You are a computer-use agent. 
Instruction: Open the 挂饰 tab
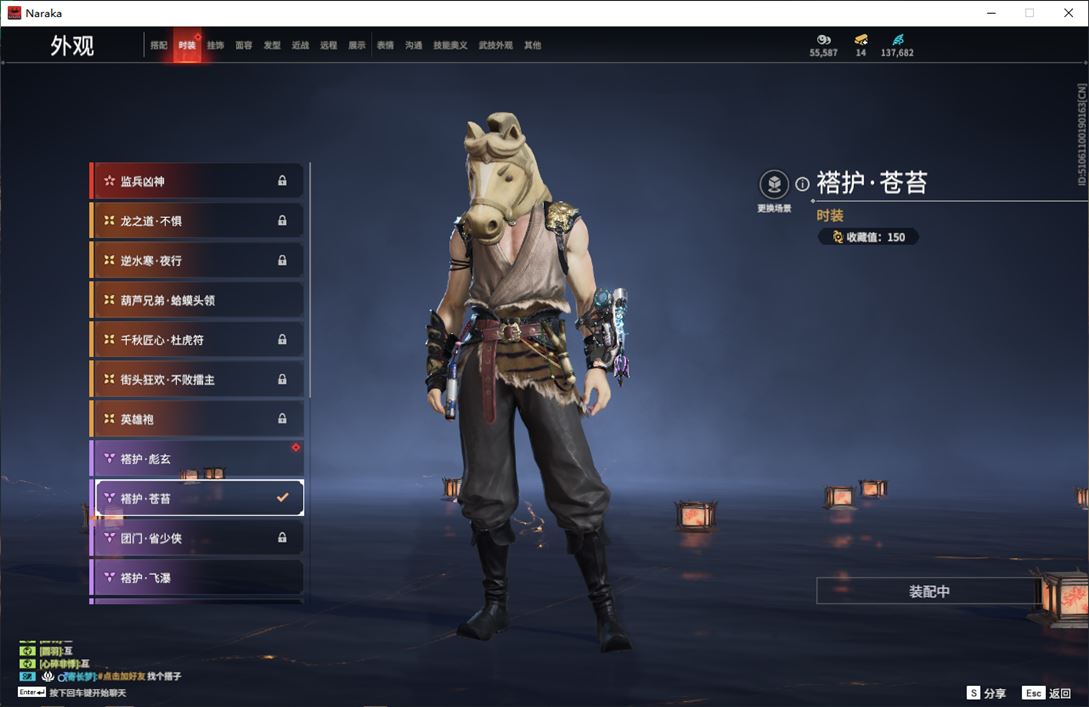215,46
